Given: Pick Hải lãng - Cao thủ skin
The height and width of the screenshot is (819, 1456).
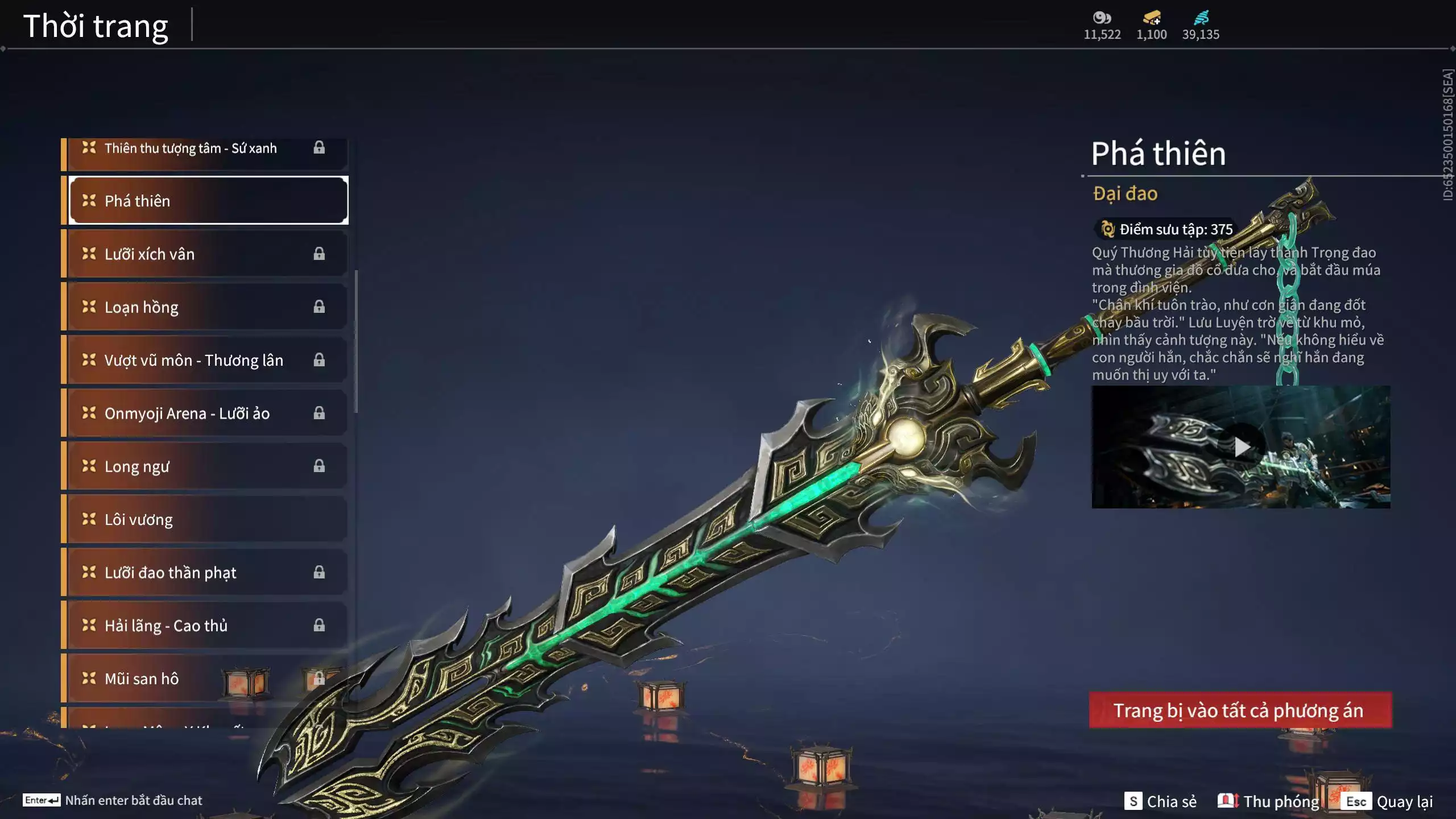Looking at the screenshot, I should point(205,626).
